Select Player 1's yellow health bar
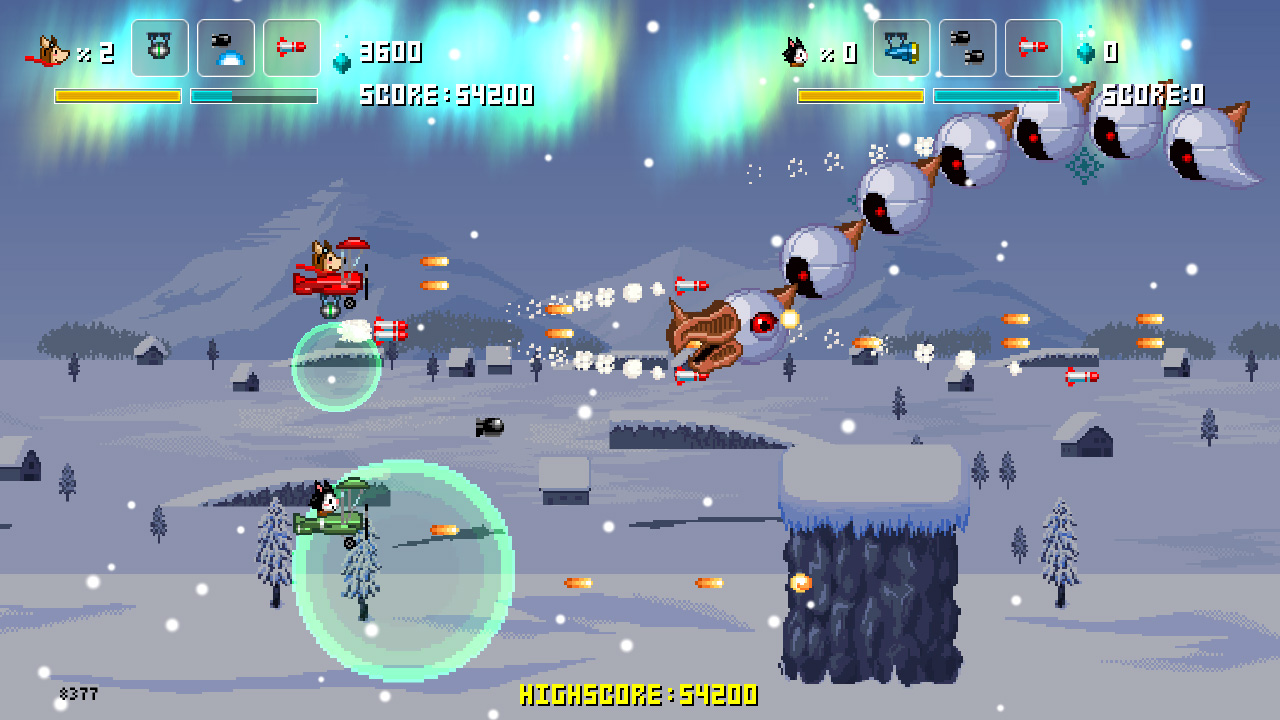 pos(117,94)
